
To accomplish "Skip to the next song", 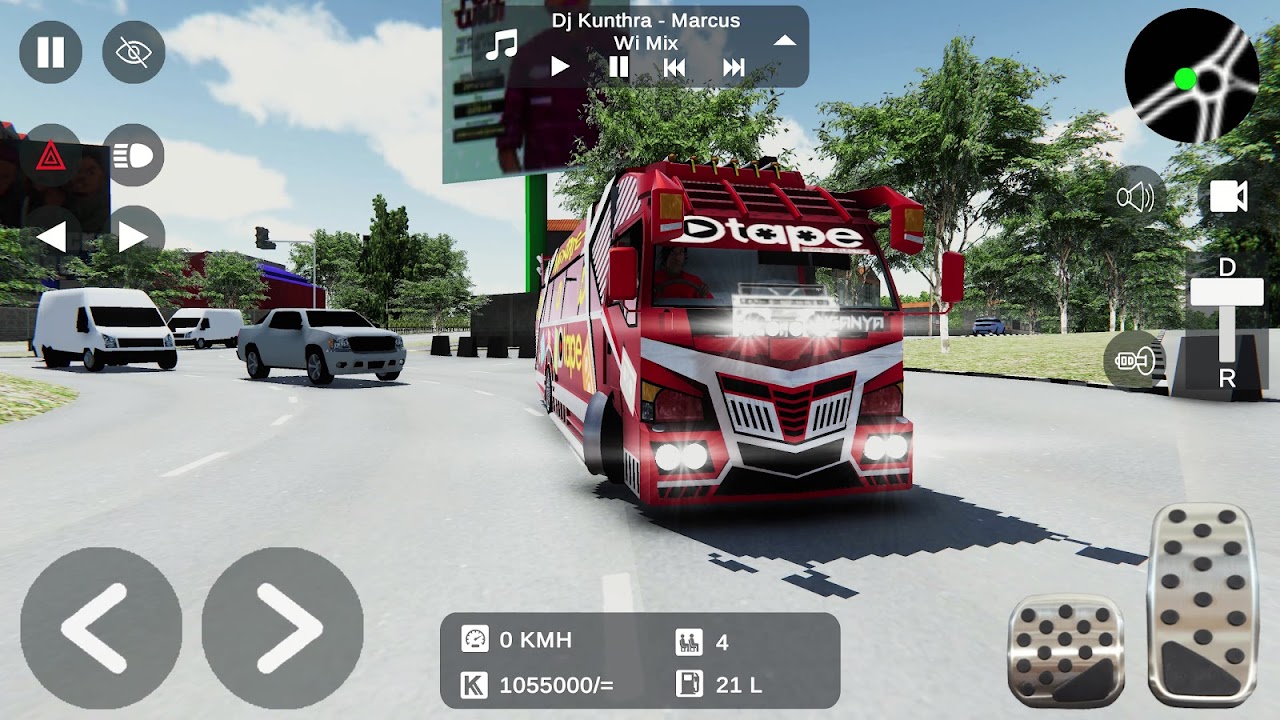I will (x=734, y=66).
